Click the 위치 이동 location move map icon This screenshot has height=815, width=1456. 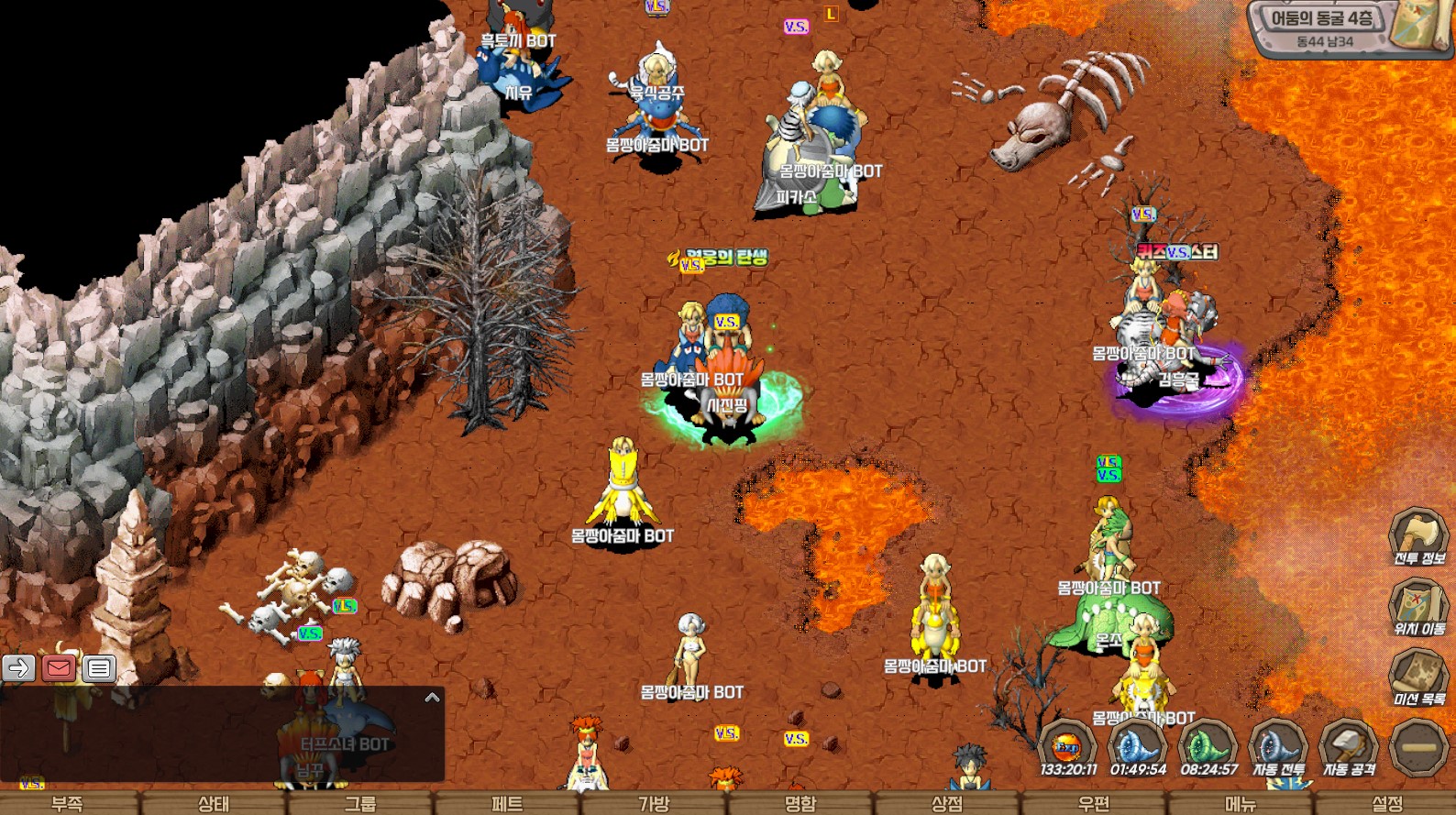point(1417,606)
